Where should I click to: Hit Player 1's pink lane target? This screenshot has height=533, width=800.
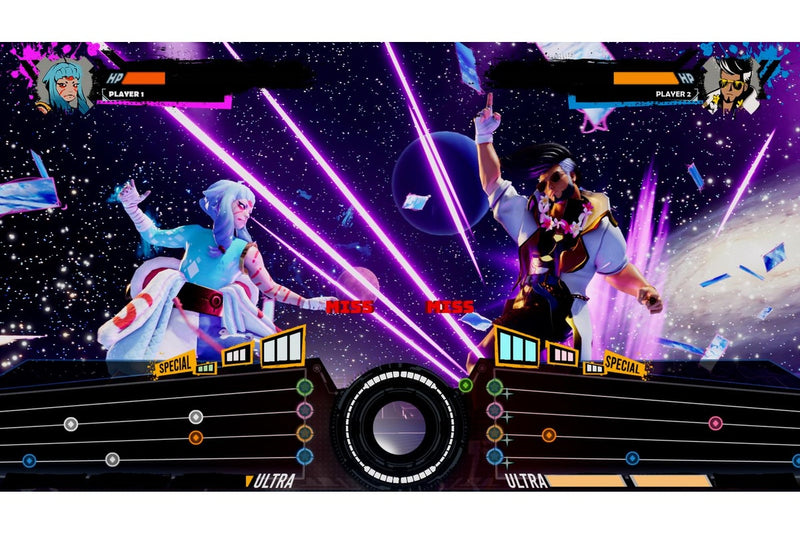(x=304, y=410)
